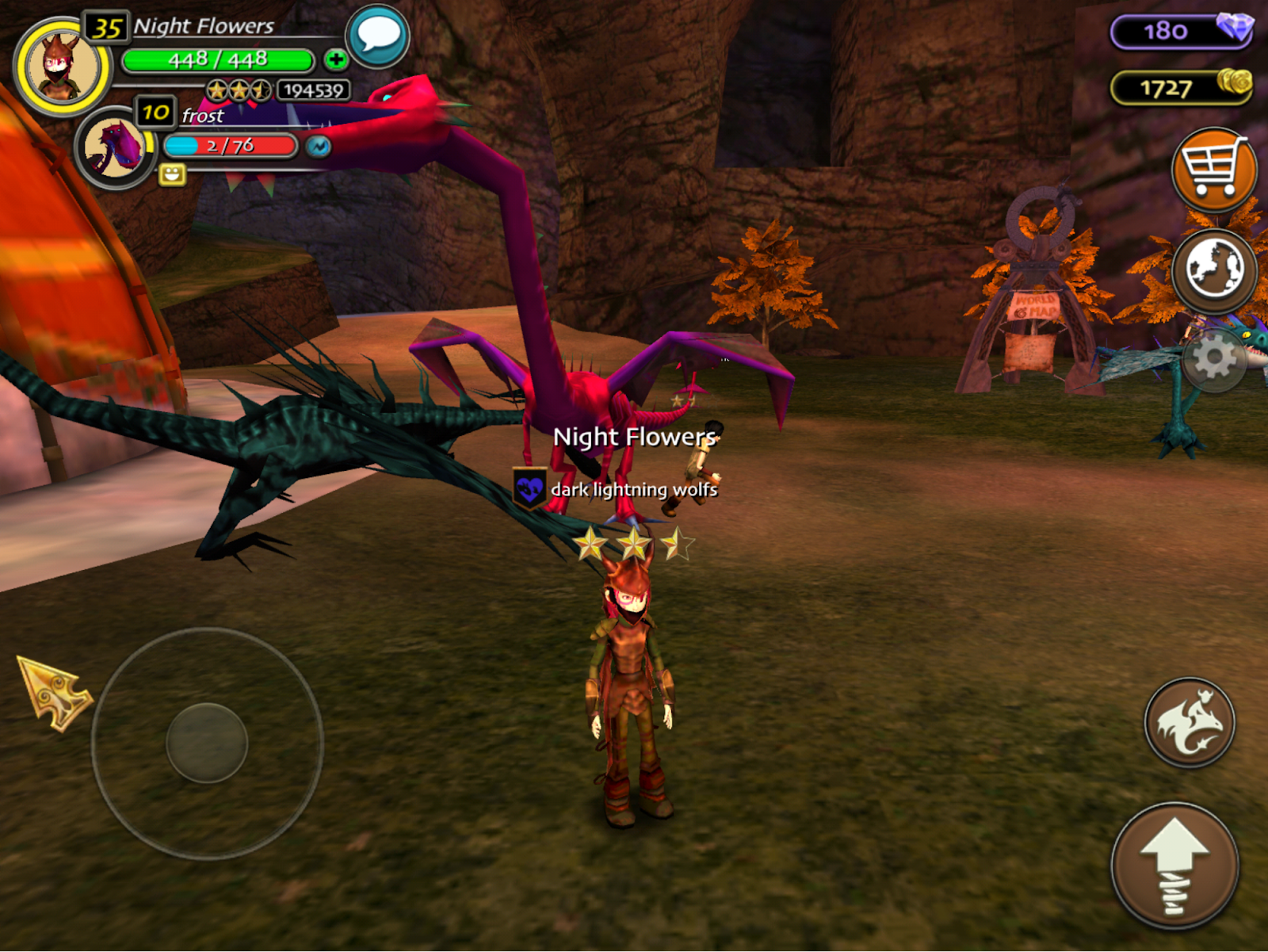This screenshot has height=952, width=1268.
Task: Tap the blue dragon energy lightning icon
Action: [319, 147]
